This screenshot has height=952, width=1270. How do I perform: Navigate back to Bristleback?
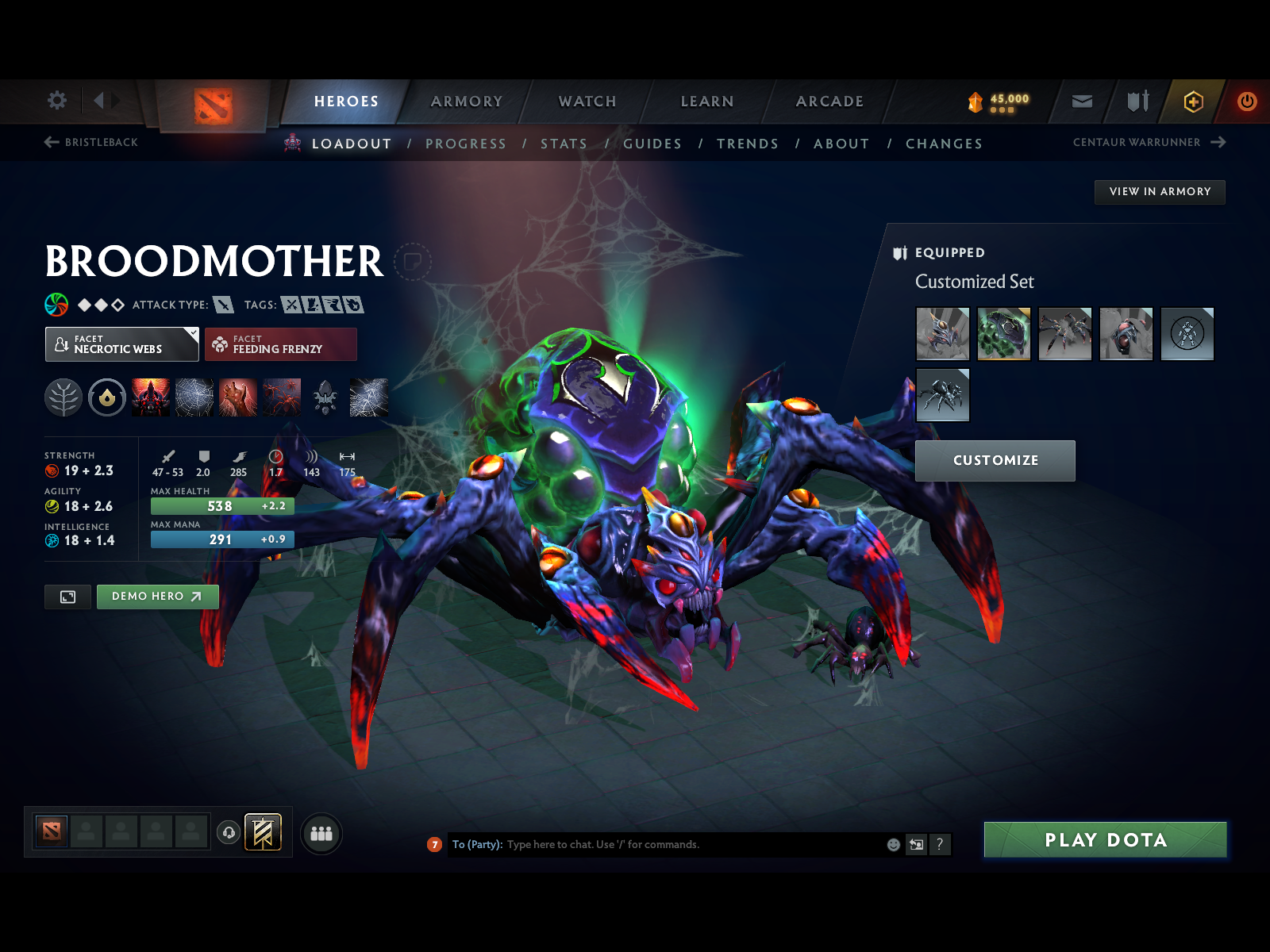tap(91, 143)
